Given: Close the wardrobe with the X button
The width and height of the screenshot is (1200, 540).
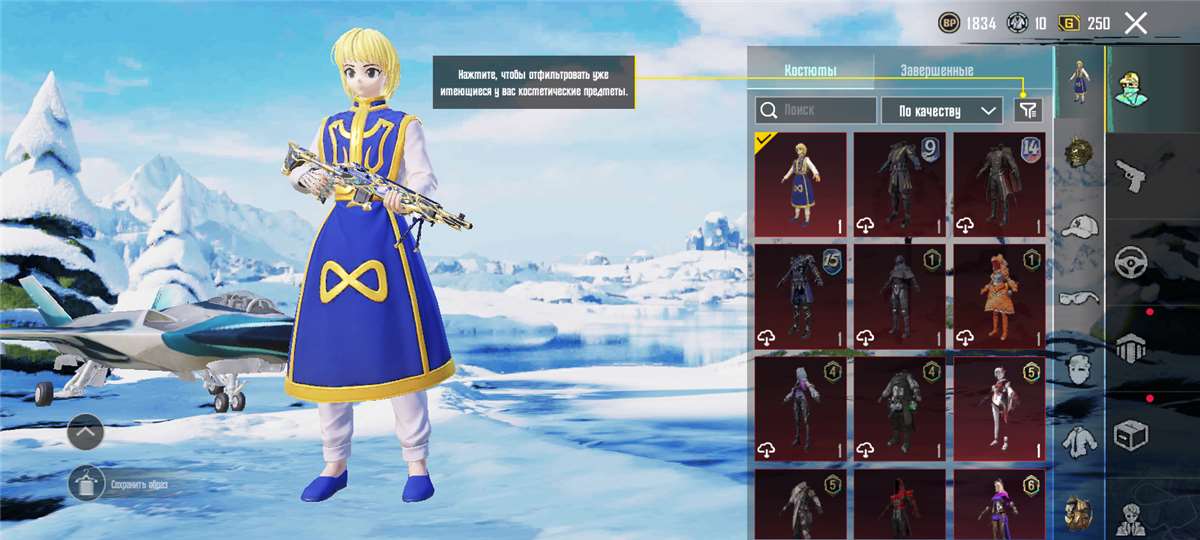Looking at the screenshot, I should pyautogui.click(x=1135, y=24).
